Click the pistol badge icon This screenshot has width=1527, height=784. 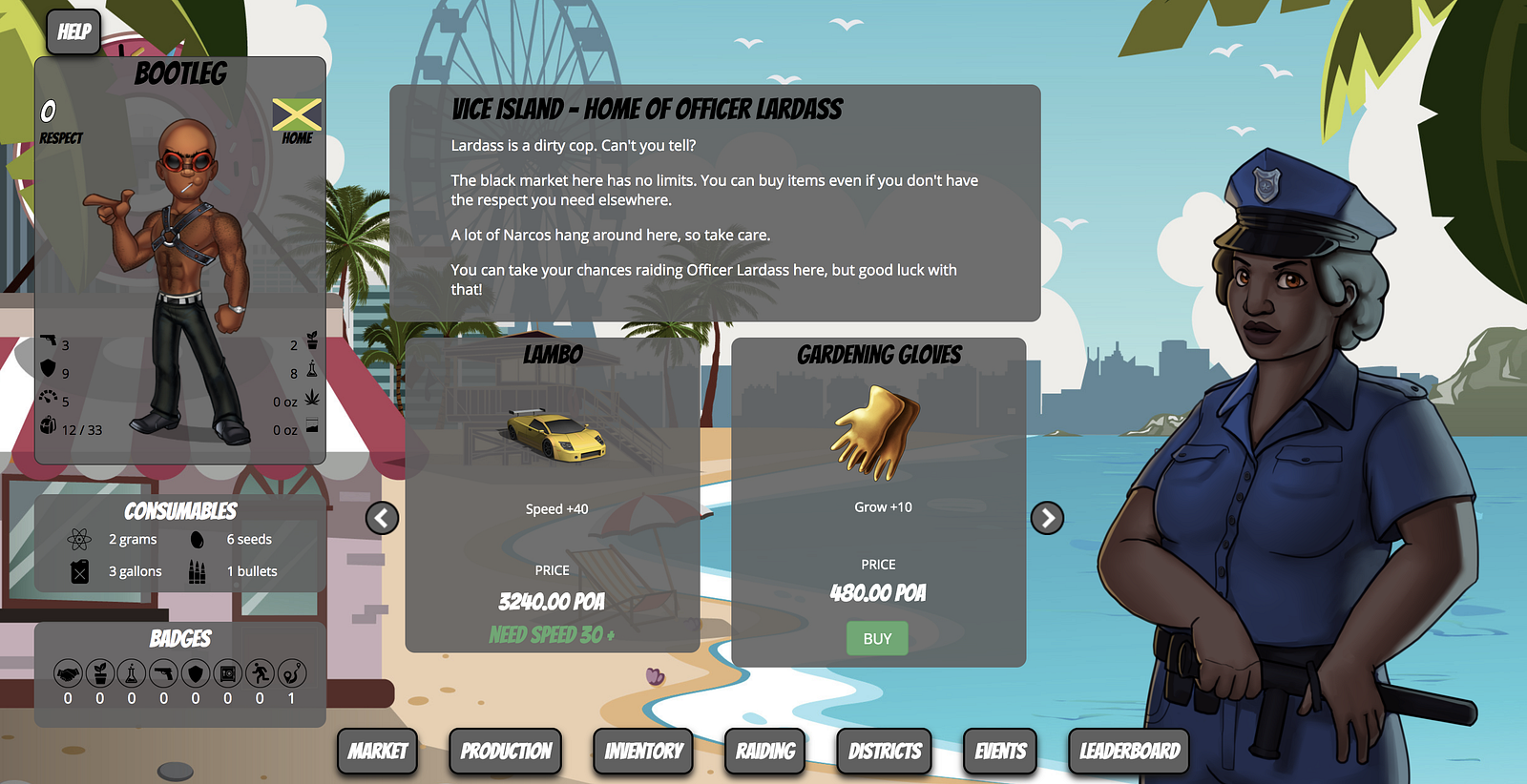click(x=163, y=674)
